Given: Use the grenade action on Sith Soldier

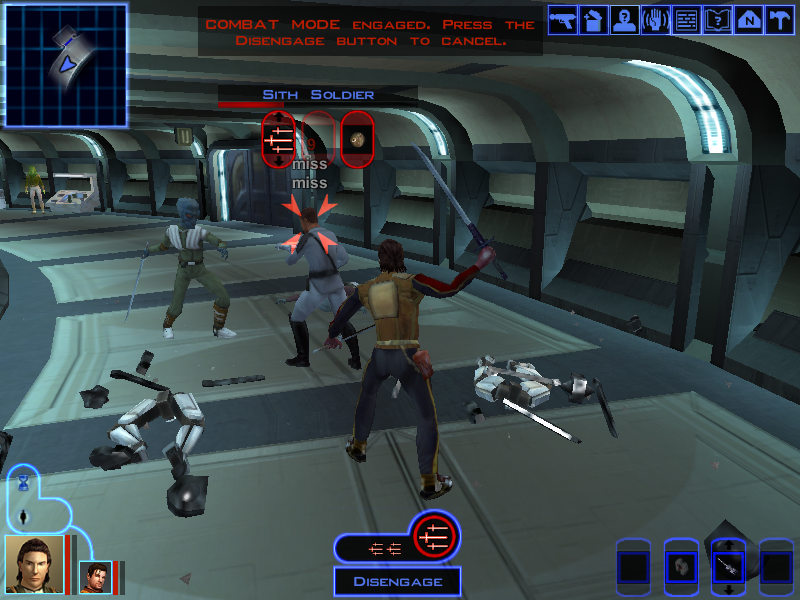Looking at the screenshot, I should [357, 139].
